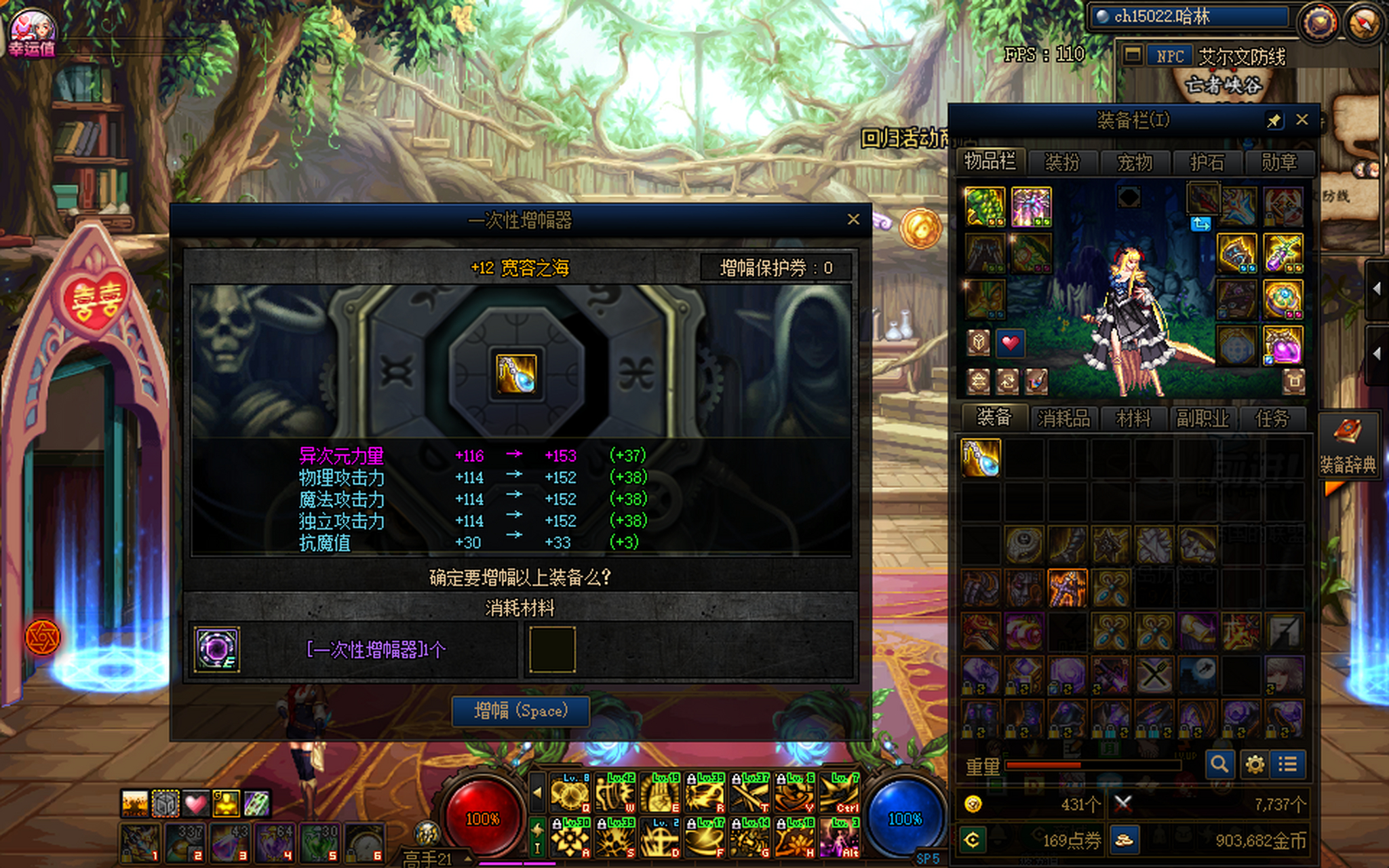This screenshot has width=1389, height=868.
Task: Click the 增幅 (Space) amplify button
Action: click(x=520, y=711)
